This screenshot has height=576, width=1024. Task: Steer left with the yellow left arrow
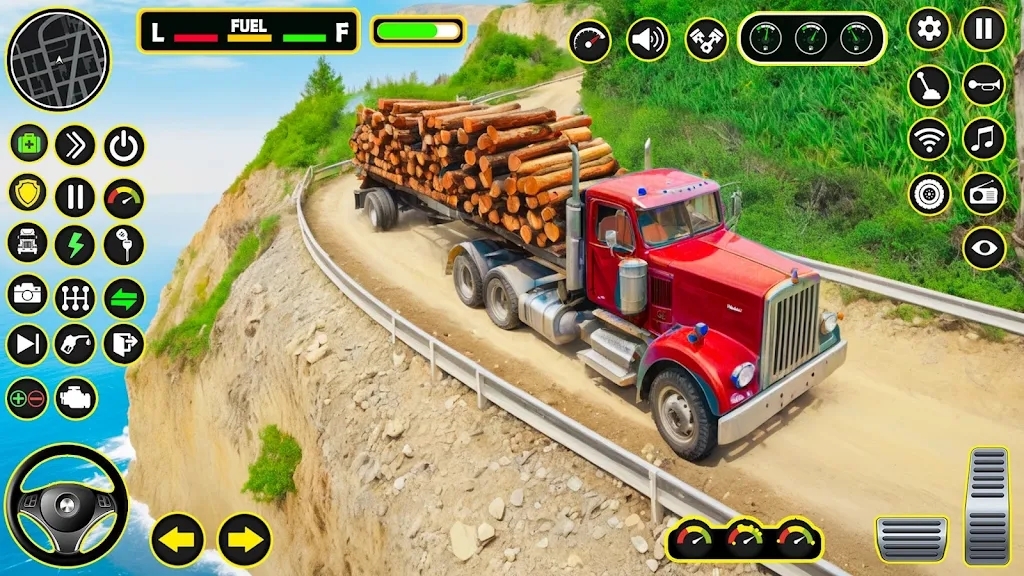click(x=178, y=540)
